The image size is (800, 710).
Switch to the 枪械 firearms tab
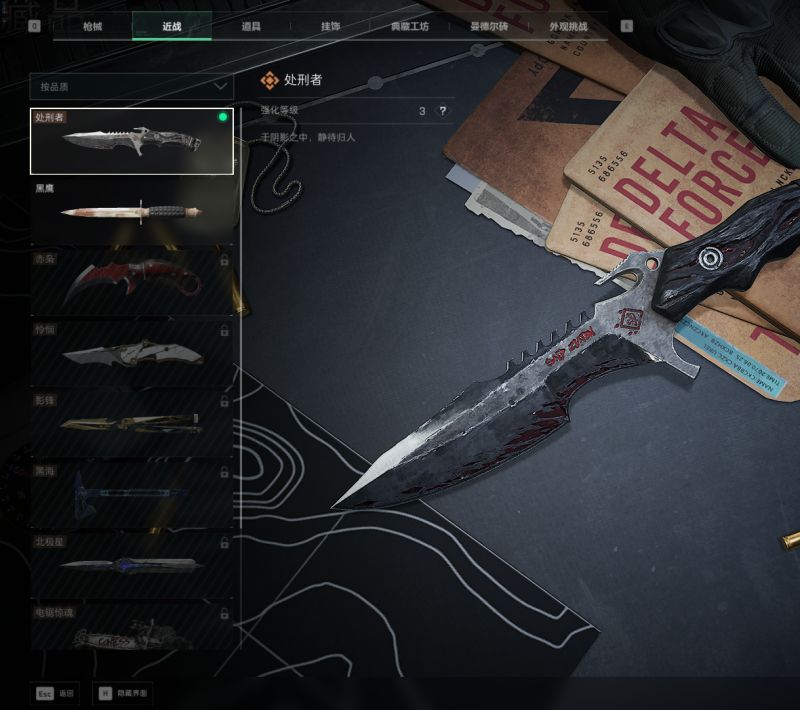coord(92,26)
